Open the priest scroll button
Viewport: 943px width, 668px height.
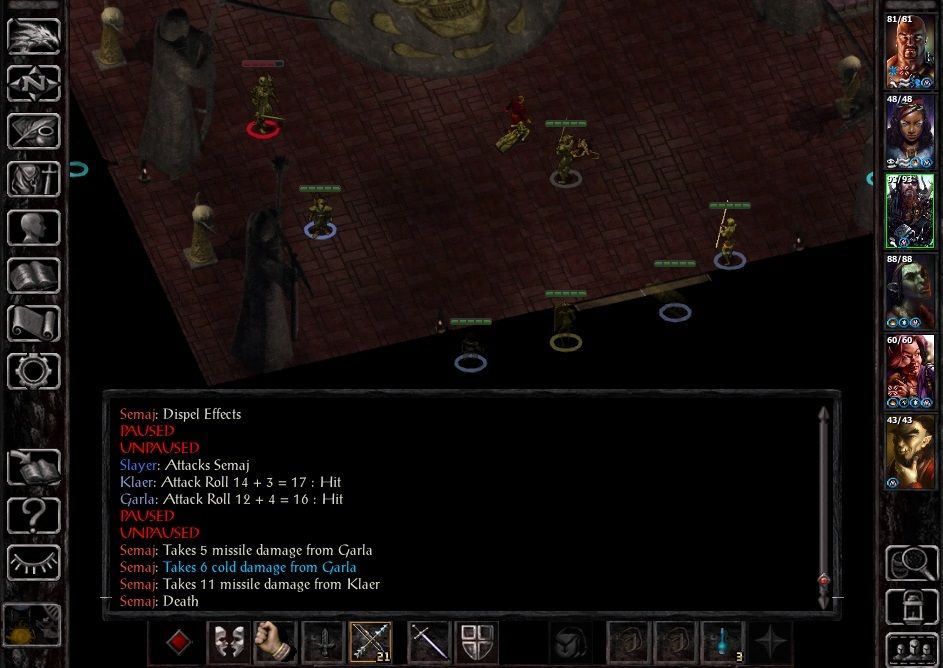pyautogui.click(x=33, y=323)
